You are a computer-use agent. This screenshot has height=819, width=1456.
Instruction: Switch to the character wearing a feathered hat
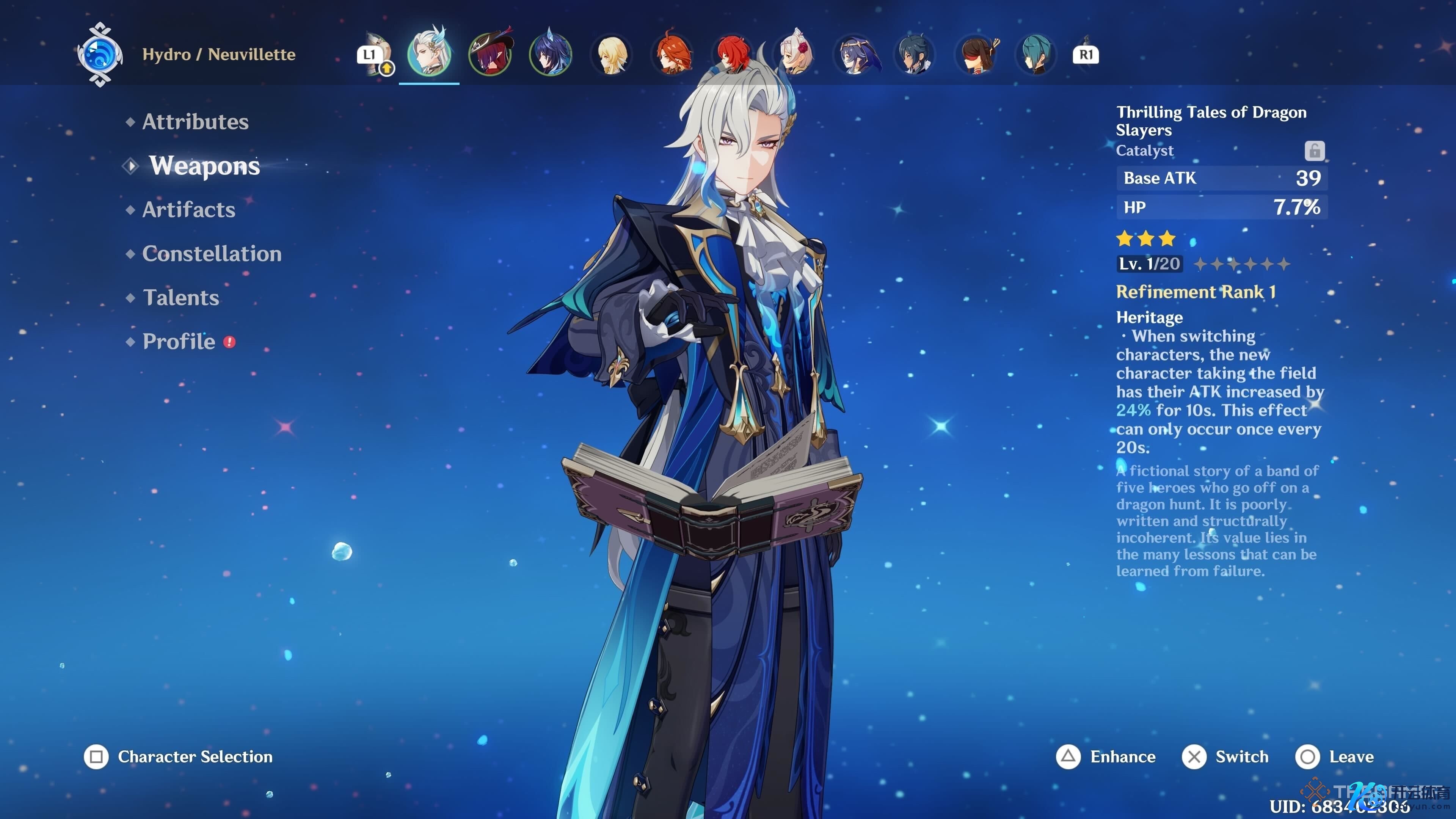coord(490,55)
